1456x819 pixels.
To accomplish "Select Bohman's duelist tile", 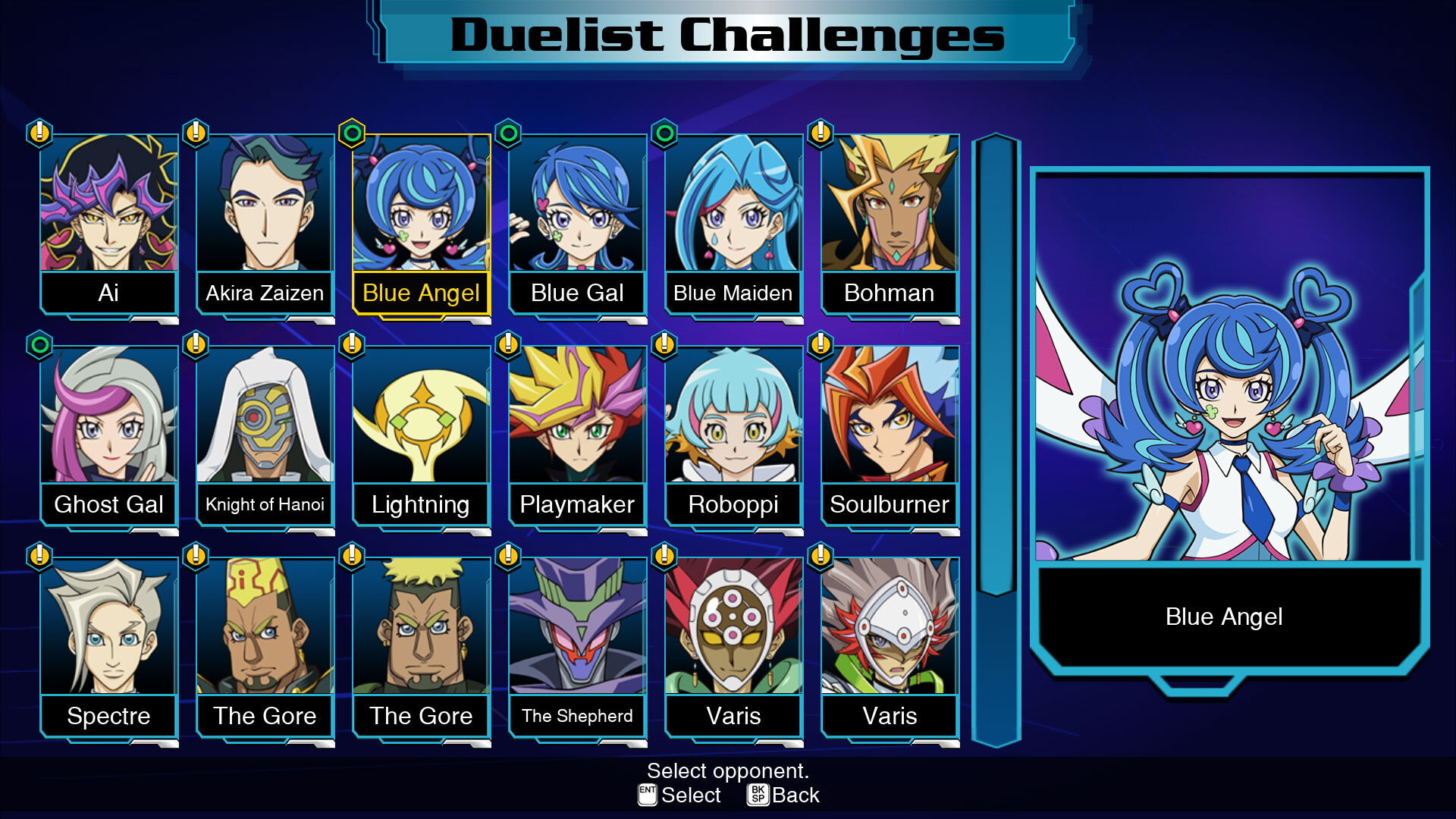I will tap(890, 224).
